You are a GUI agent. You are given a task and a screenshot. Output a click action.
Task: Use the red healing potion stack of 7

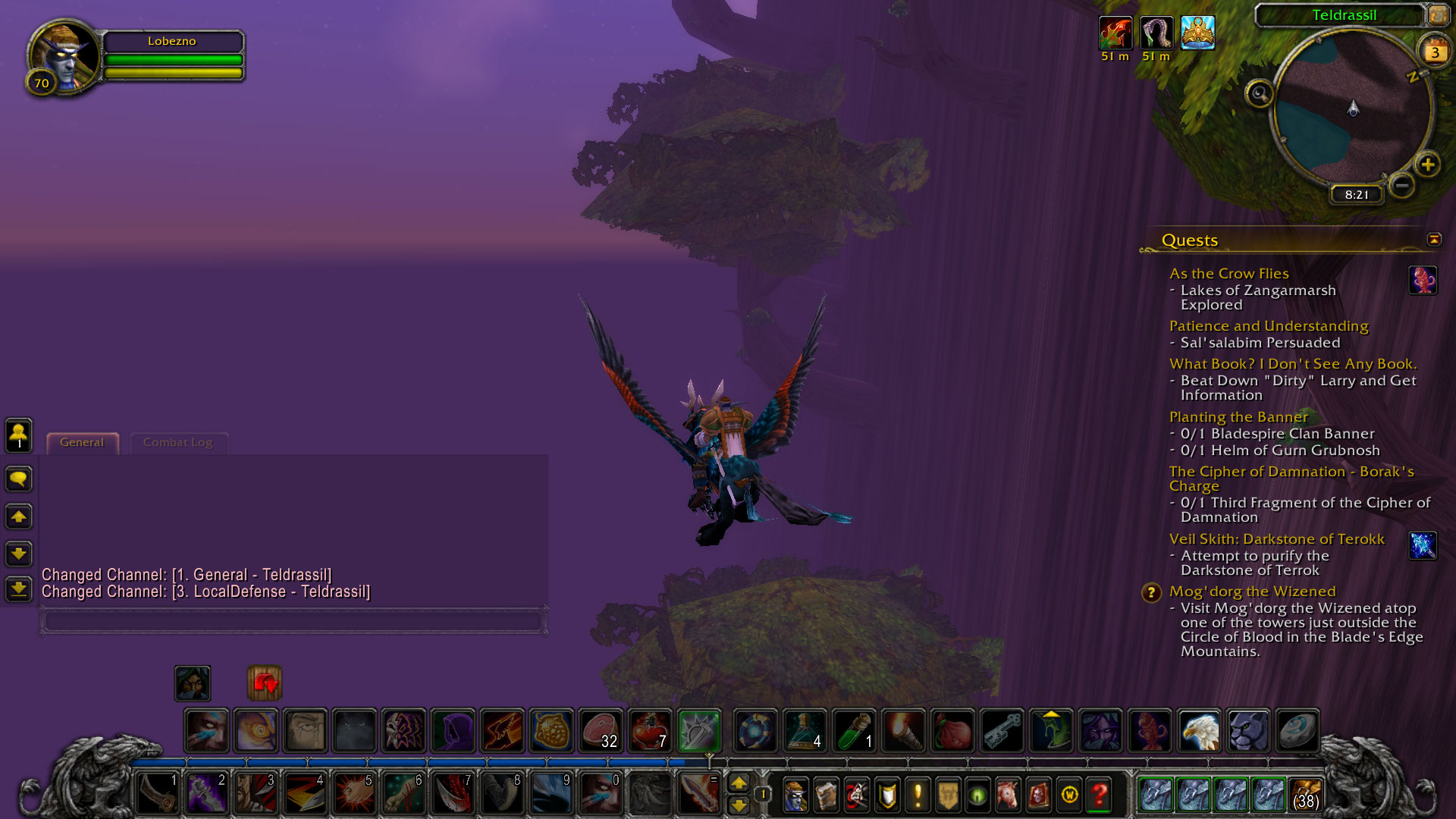(x=650, y=730)
